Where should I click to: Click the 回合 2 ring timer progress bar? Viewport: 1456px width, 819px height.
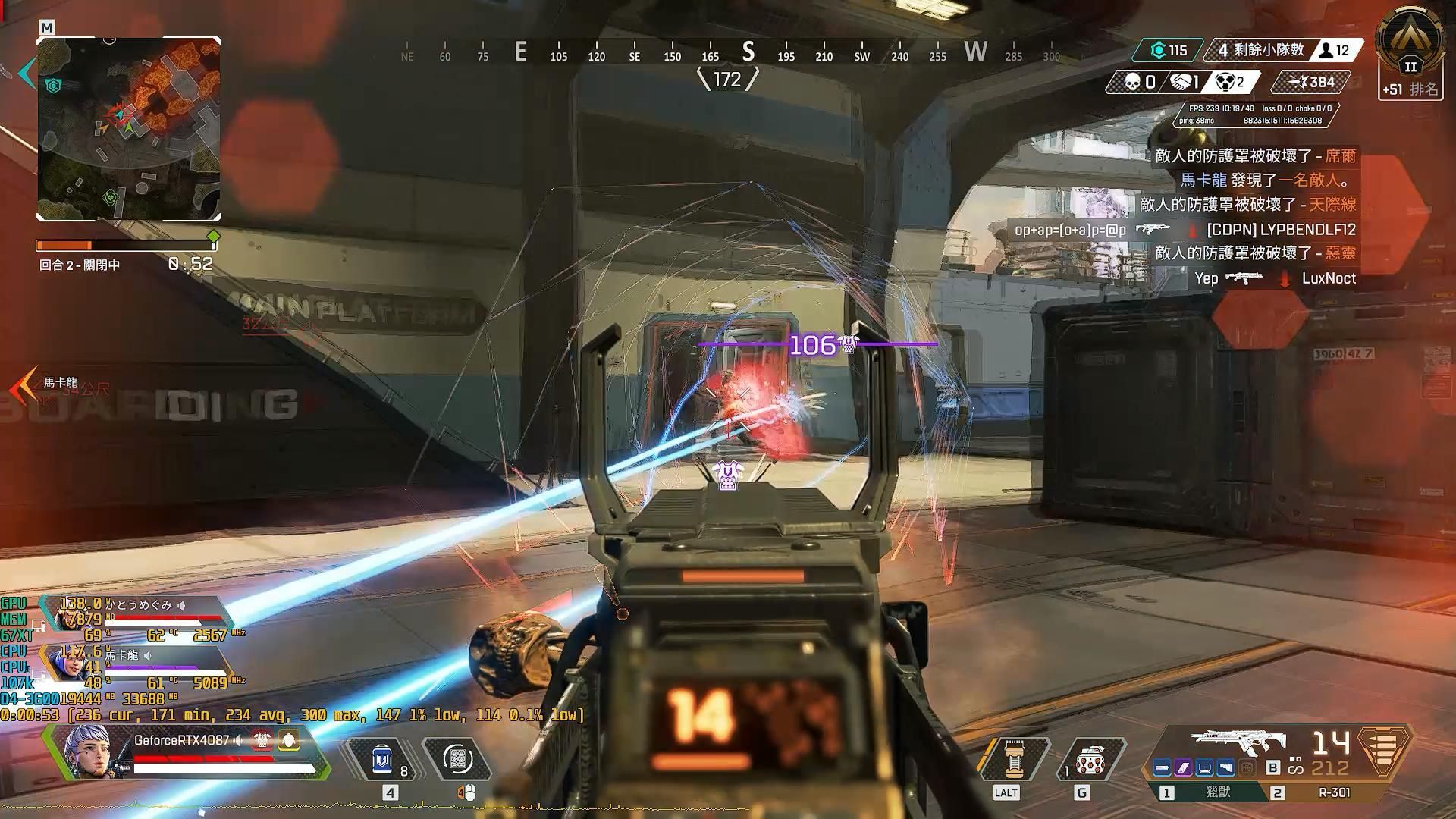pos(125,244)
